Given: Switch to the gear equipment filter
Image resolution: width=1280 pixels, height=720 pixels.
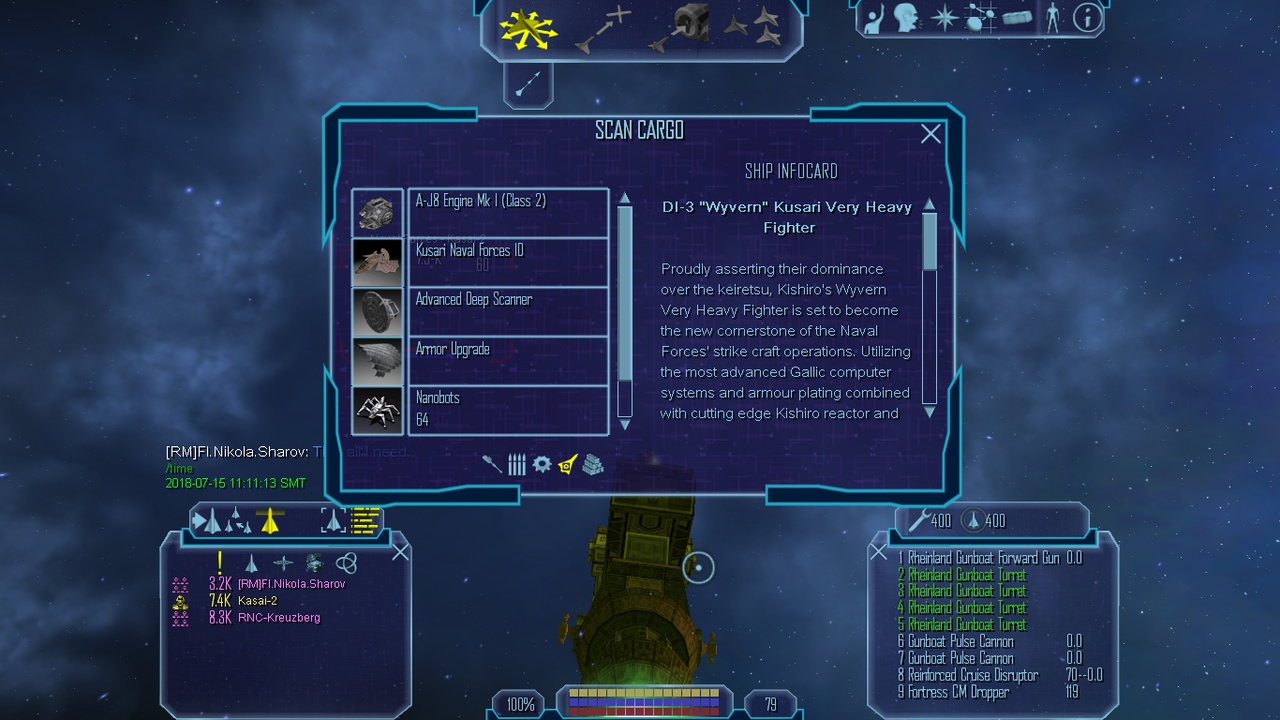Looking at the screenshot, I should (x=542, y=464).
